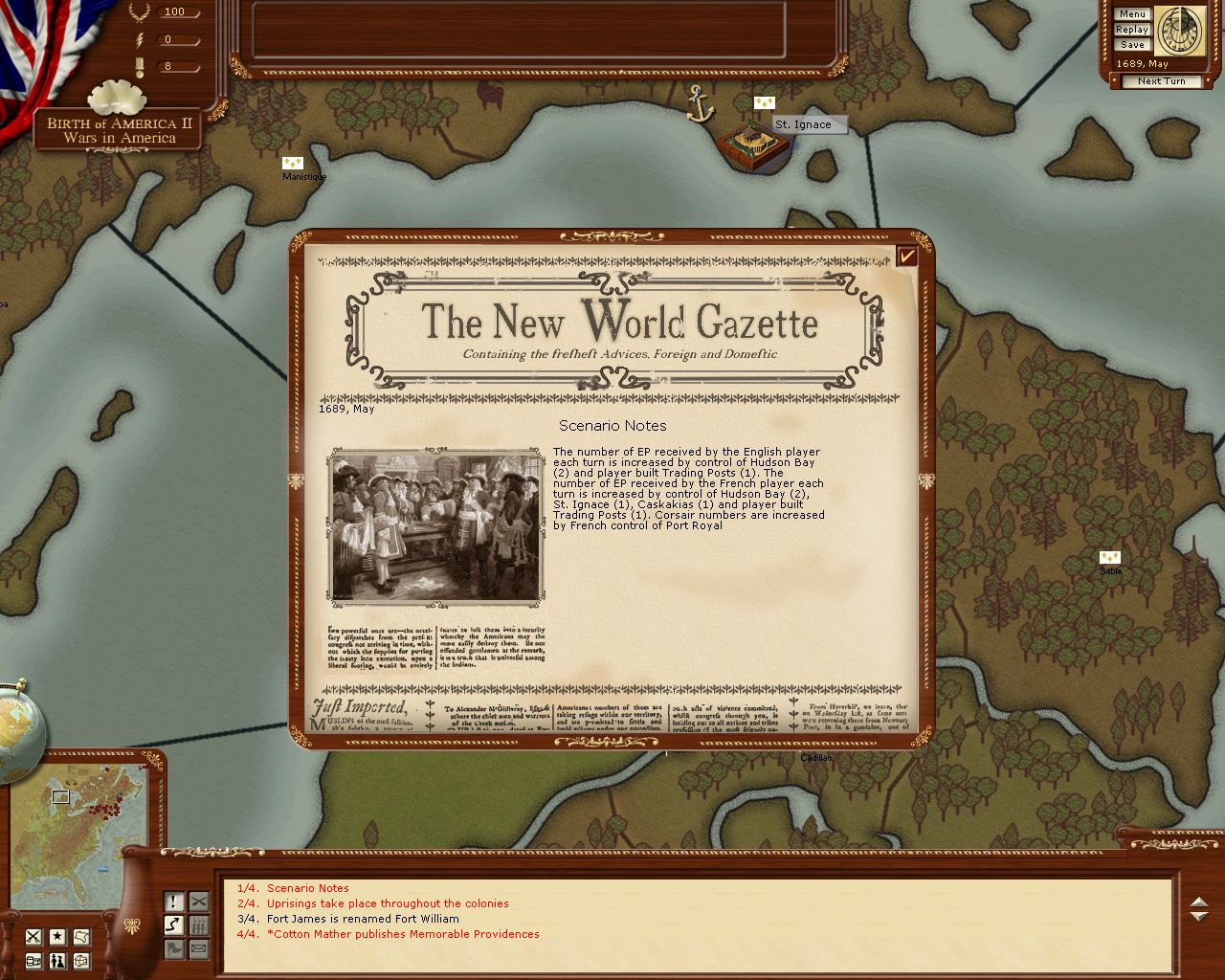Toggle the envelope message filter
1225x980 pixels.
198,949
